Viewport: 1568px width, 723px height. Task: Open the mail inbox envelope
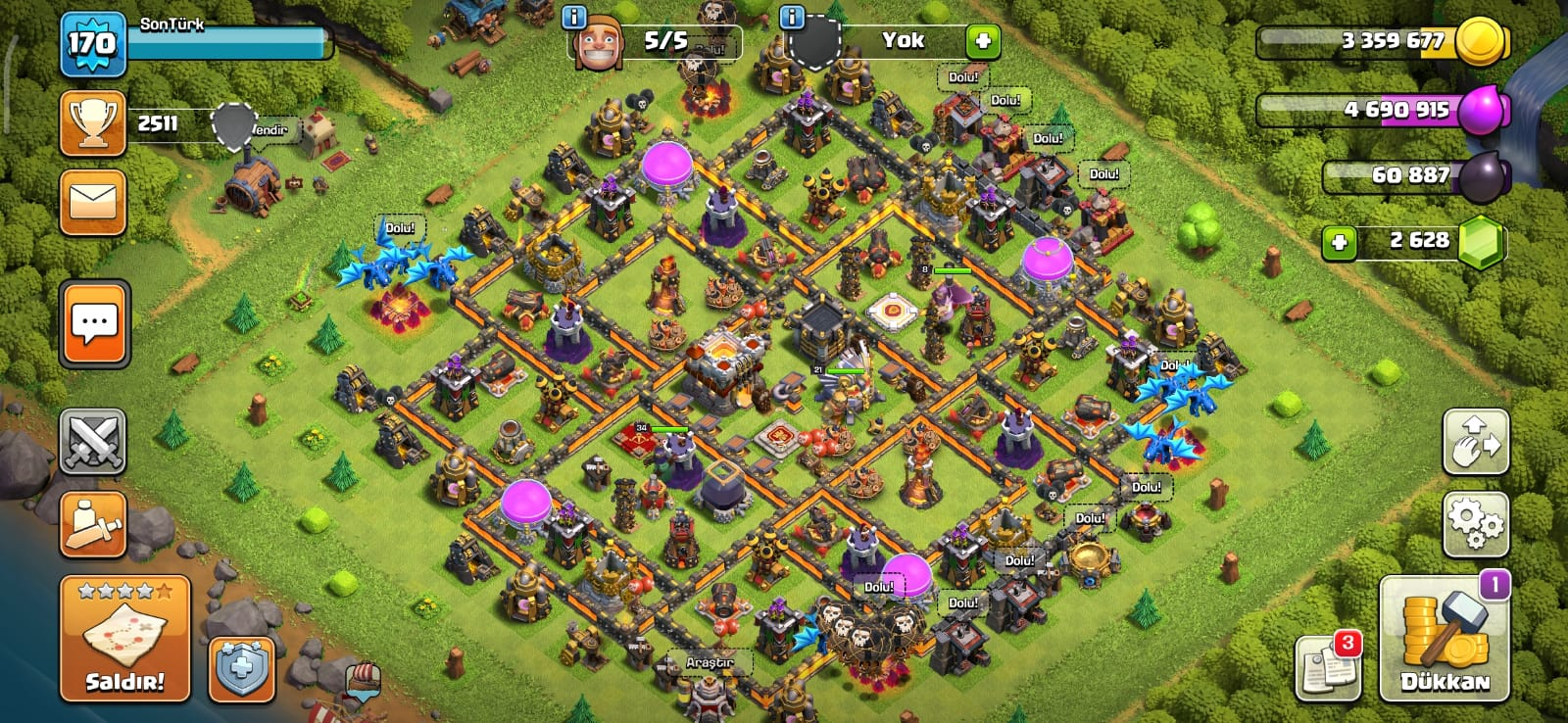(93, 203)
